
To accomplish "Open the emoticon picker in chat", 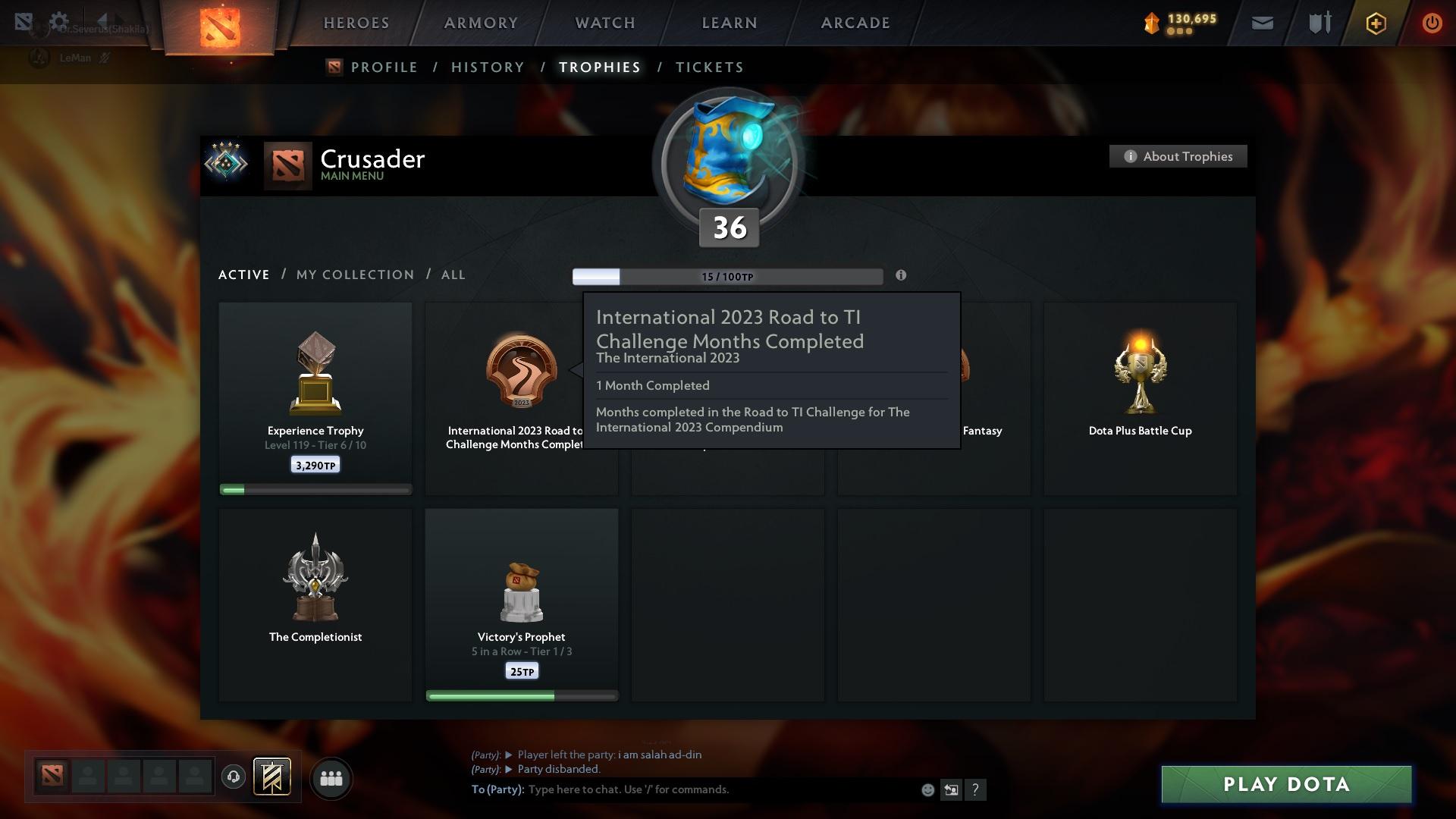I will (927, 789).
